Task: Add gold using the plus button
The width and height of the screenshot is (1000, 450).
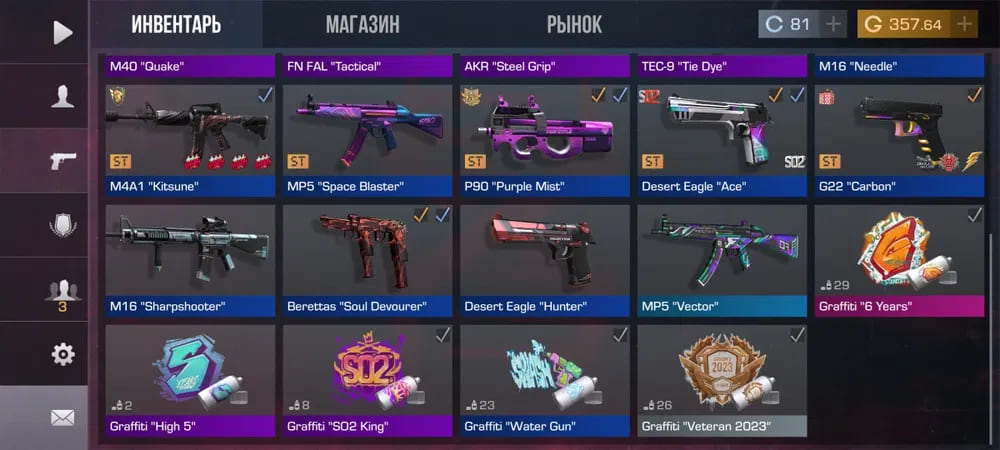Action: 964,24
